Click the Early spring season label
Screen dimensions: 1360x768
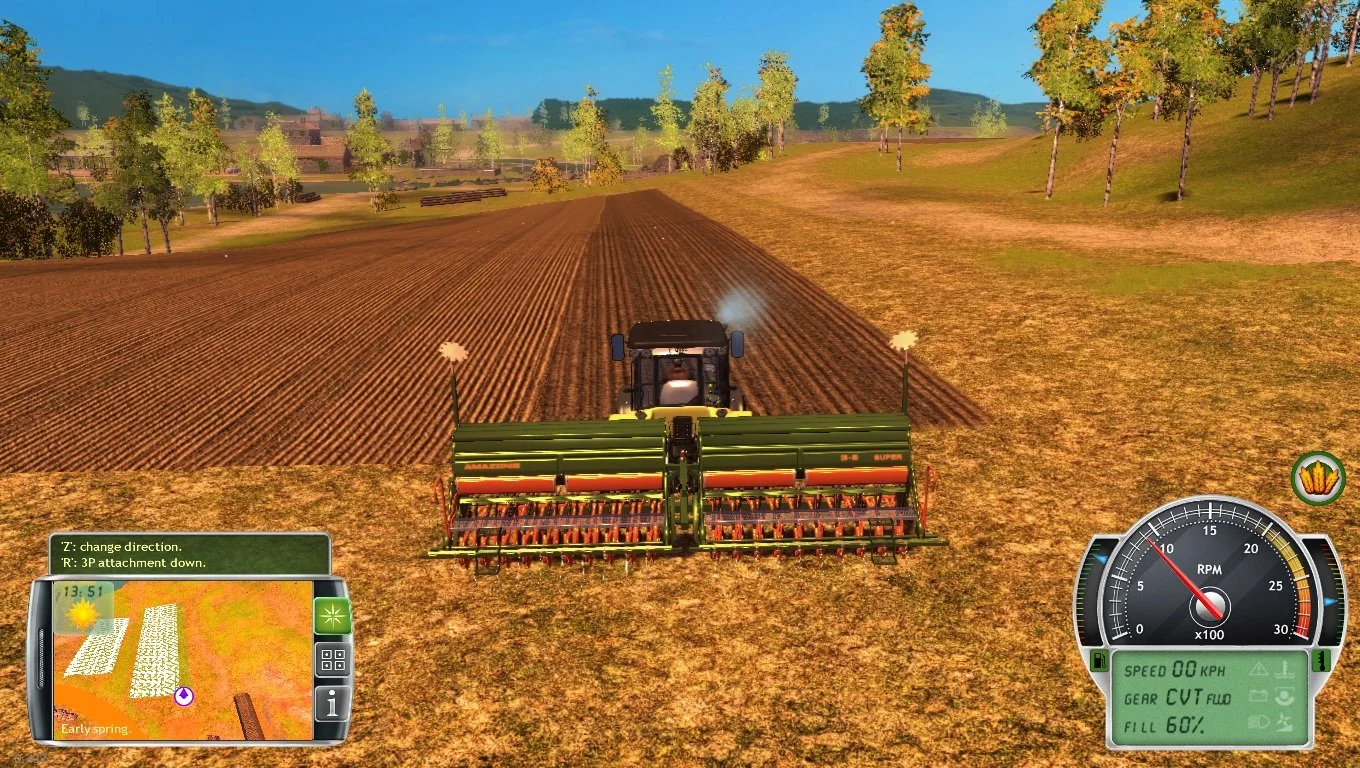pos(97,729)
